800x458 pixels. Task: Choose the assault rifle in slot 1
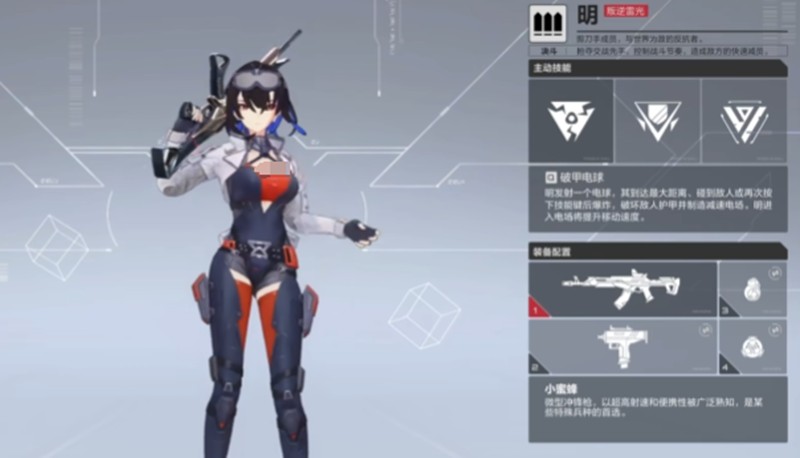[622, 289]
